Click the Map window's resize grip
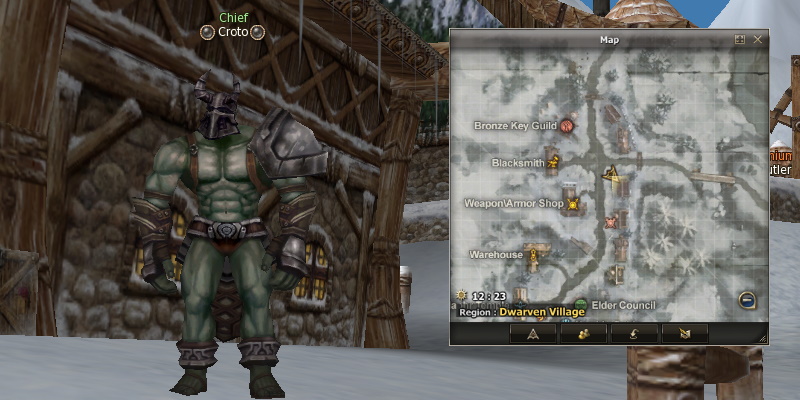This screenshot has height=400, width=800. tap(764, 340)
